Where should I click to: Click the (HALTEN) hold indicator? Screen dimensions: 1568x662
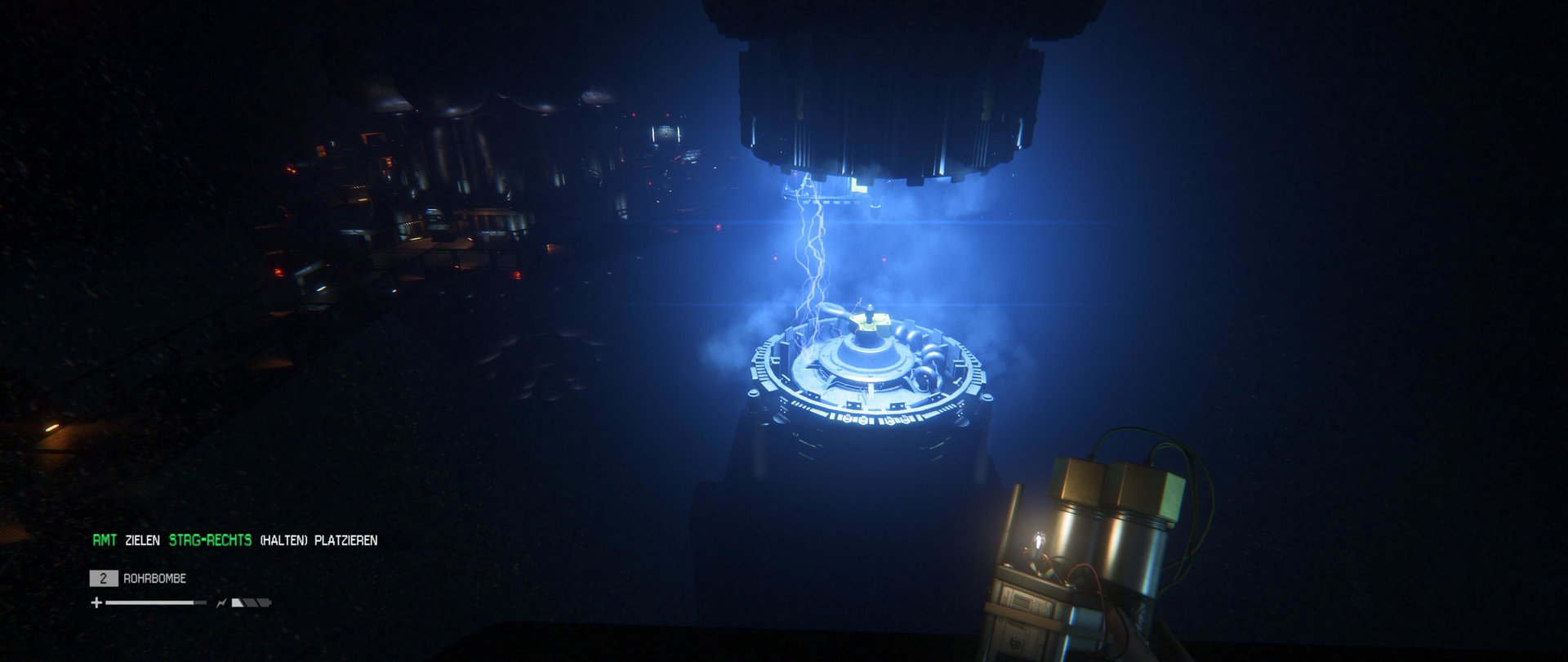(283, 539)
